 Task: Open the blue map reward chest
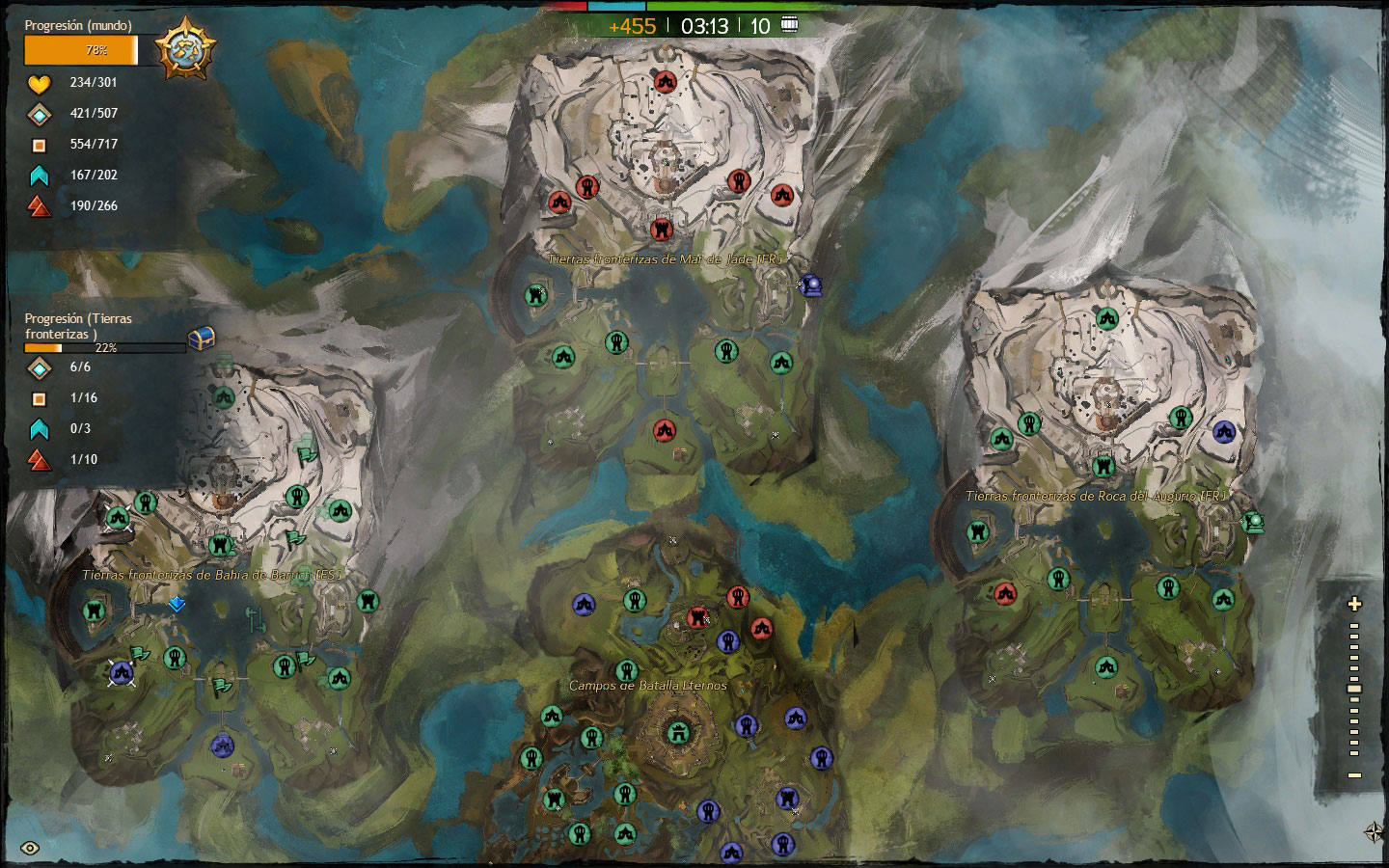click(201, 338)
